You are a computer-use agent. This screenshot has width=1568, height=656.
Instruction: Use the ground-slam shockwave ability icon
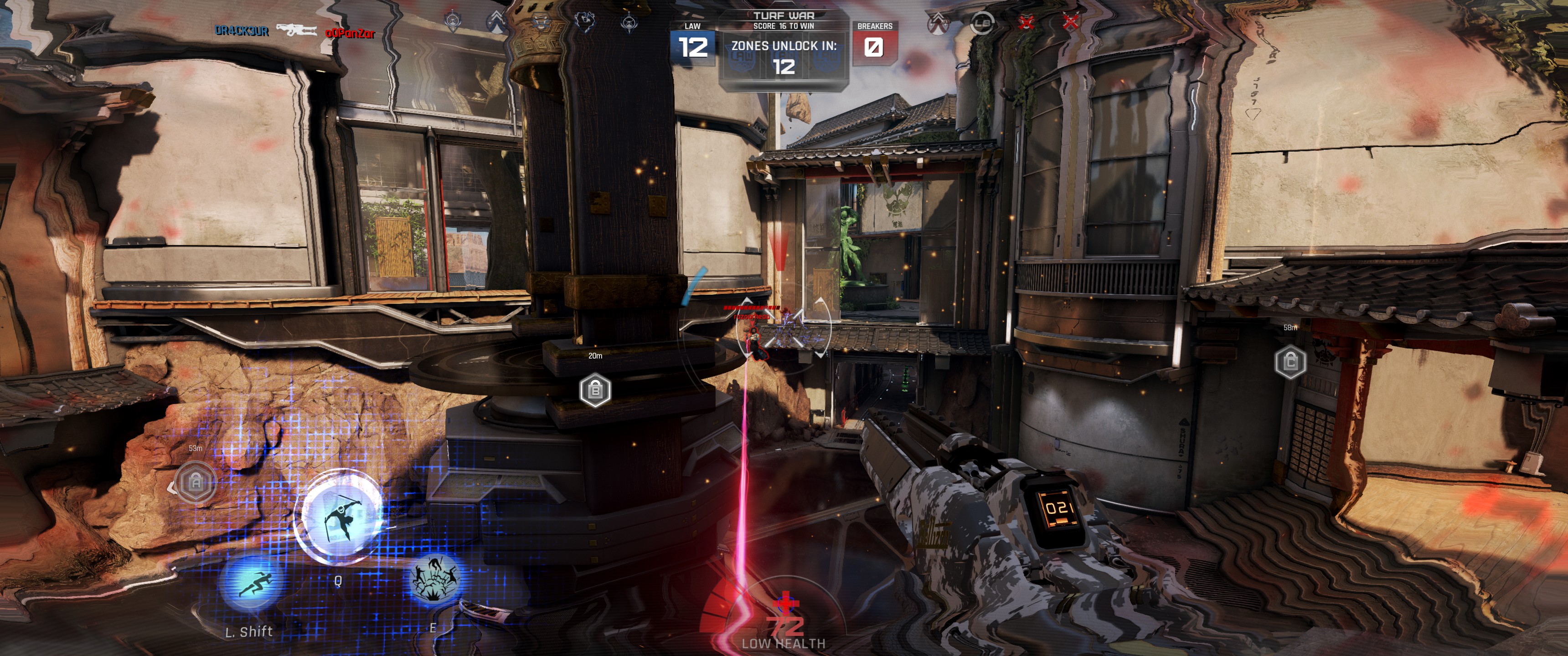[x=435, y=578]
